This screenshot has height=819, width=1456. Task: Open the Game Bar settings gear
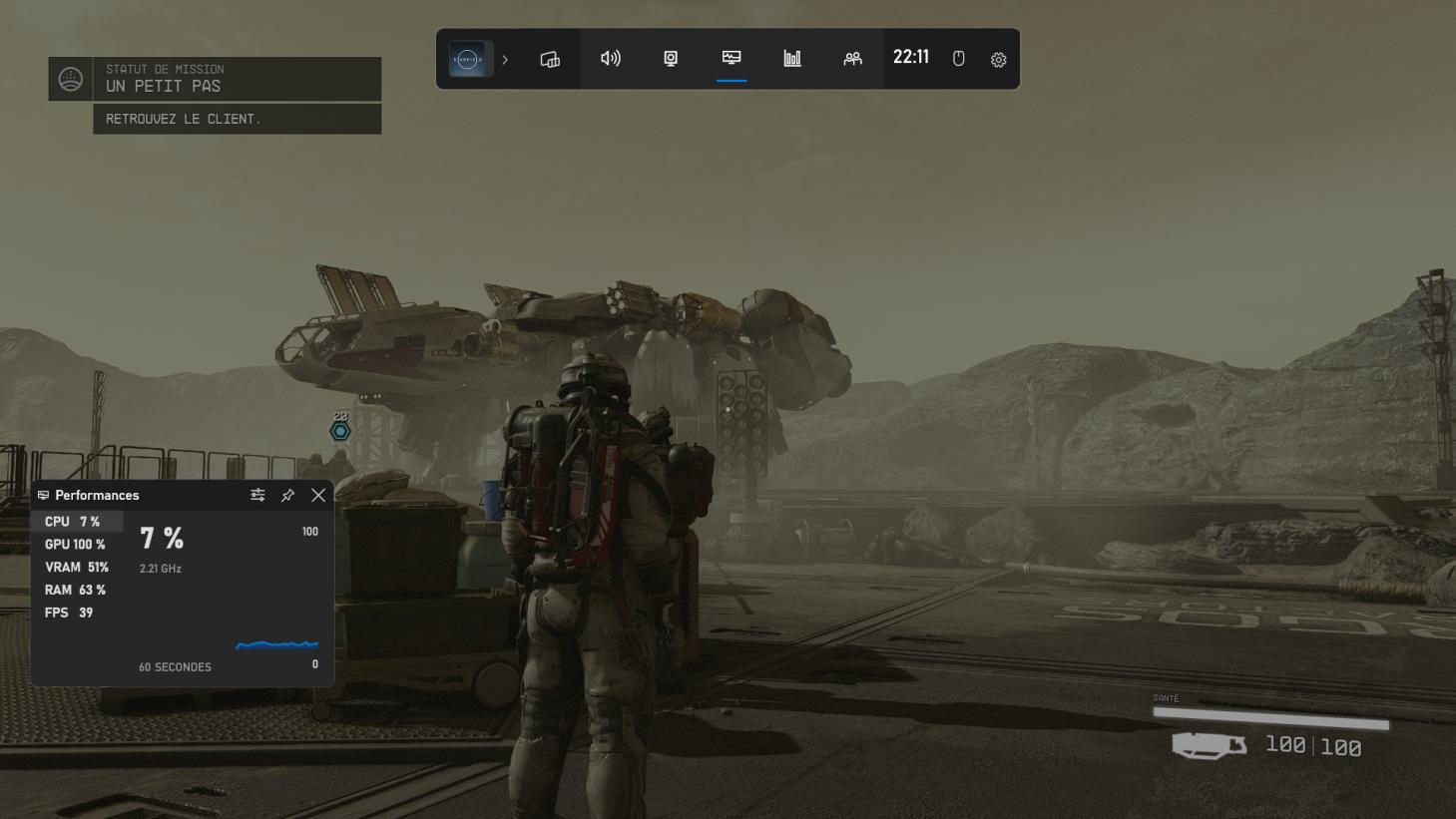click(x=998, y=60)
